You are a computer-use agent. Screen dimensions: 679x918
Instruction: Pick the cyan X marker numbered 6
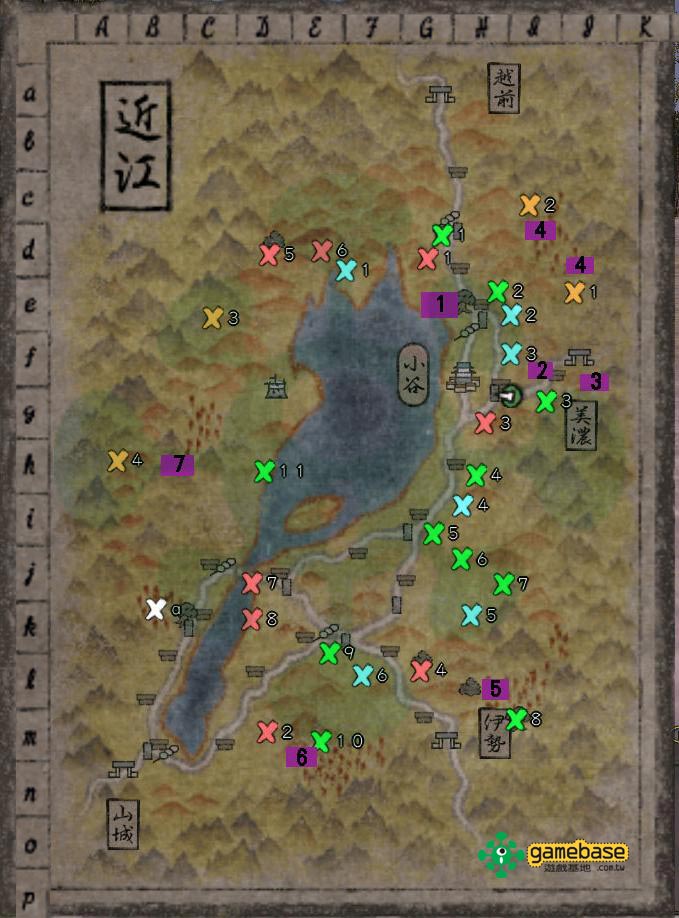click(x=363, y=676)
